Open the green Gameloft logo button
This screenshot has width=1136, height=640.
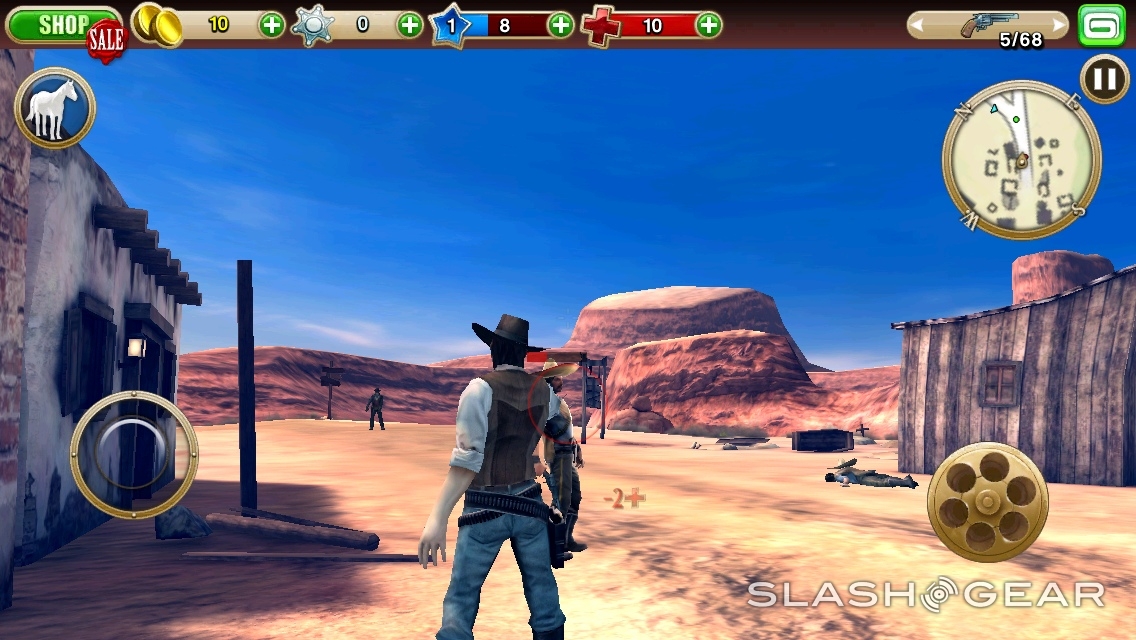(1101, 25)
